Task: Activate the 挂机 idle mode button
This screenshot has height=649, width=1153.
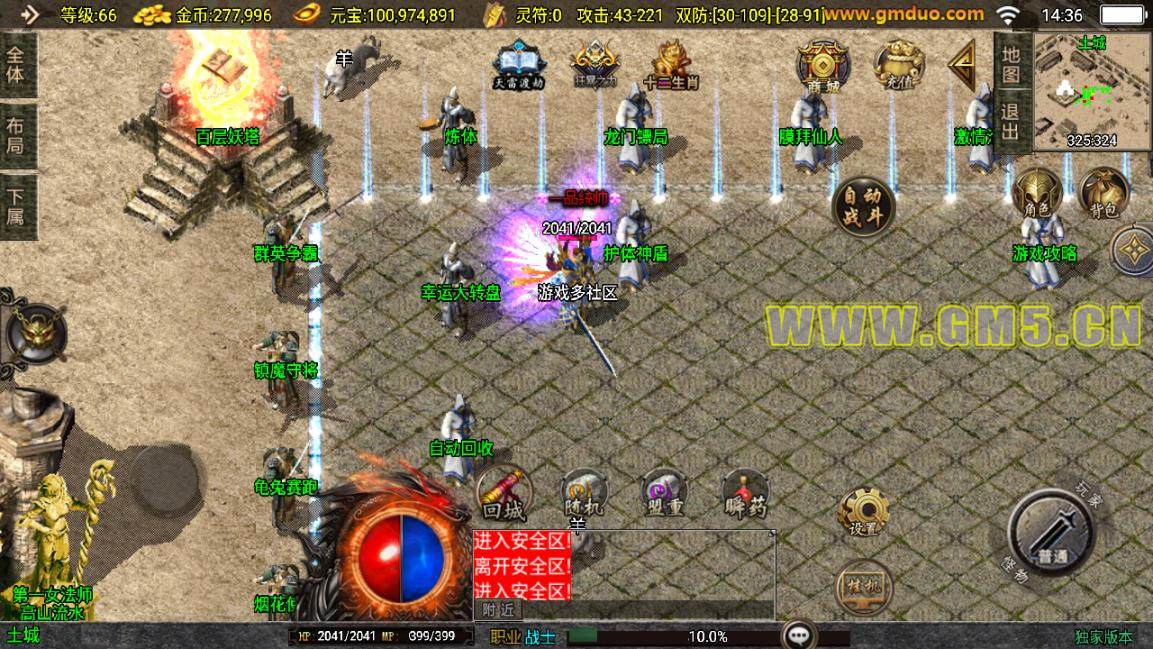Action: pos(862,585)
